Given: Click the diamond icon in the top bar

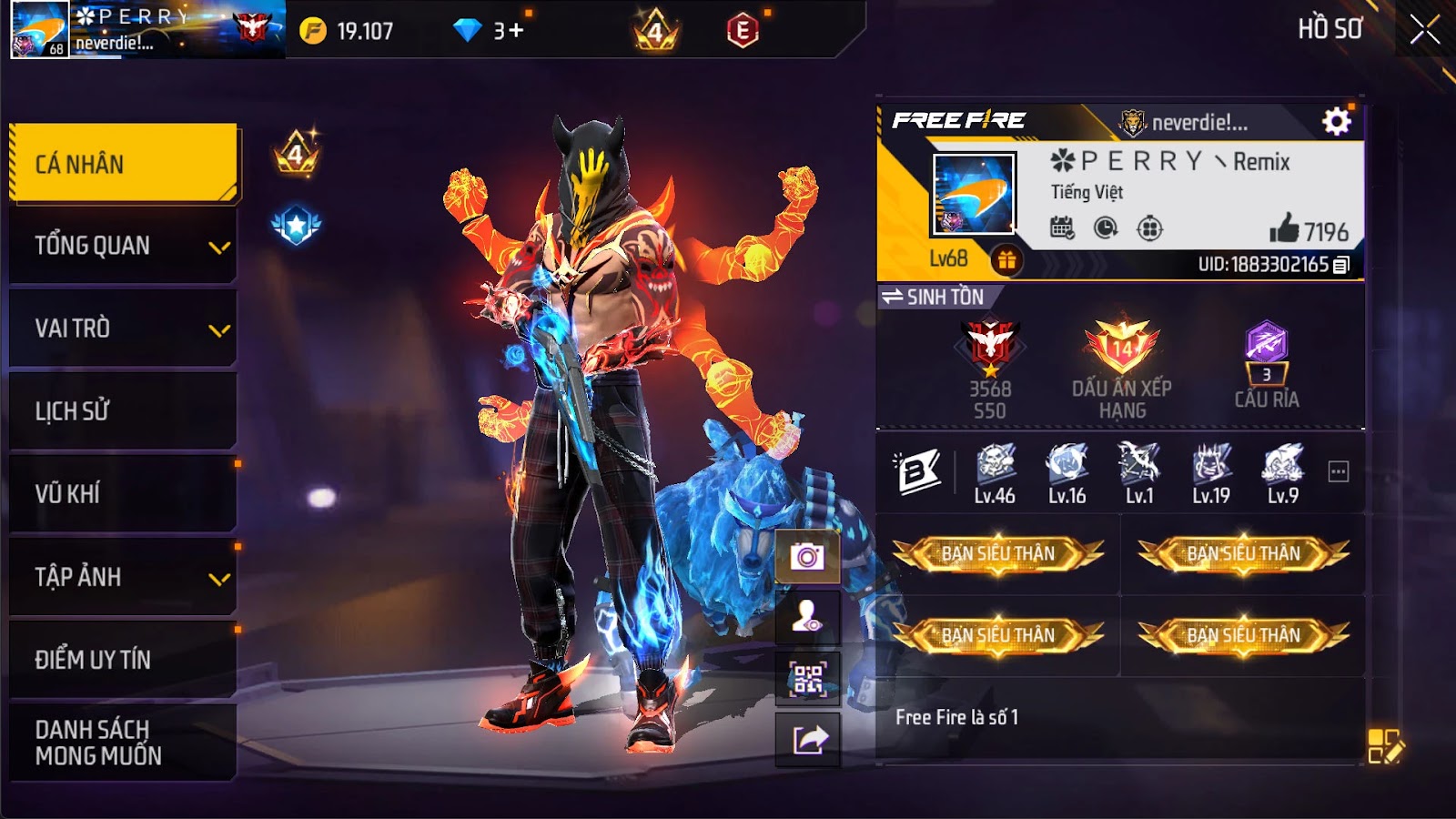Looking at the screenshot, I should coord(467,28).
